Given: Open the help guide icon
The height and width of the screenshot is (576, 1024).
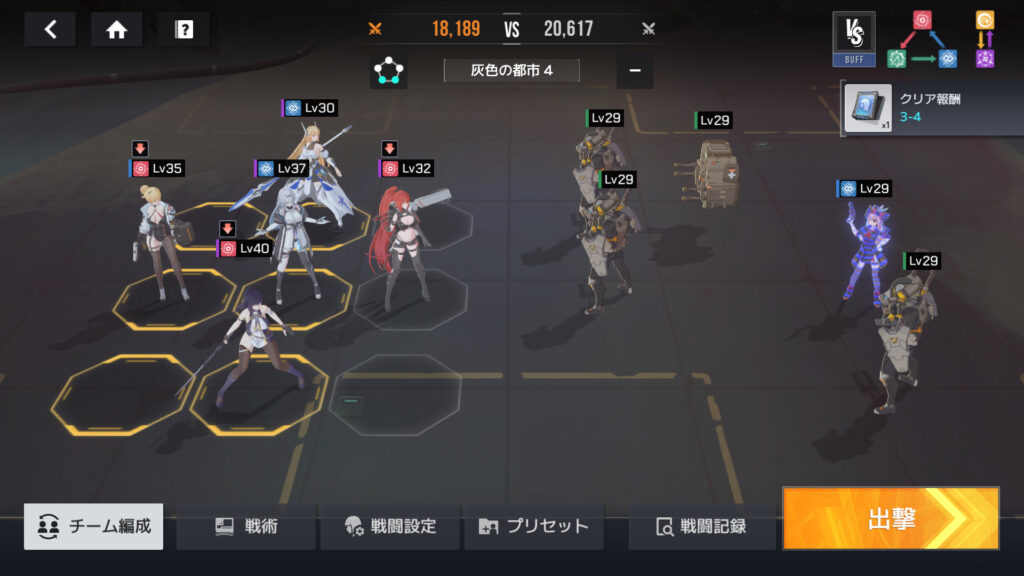Looking at the screenshot, I should 183,30.
